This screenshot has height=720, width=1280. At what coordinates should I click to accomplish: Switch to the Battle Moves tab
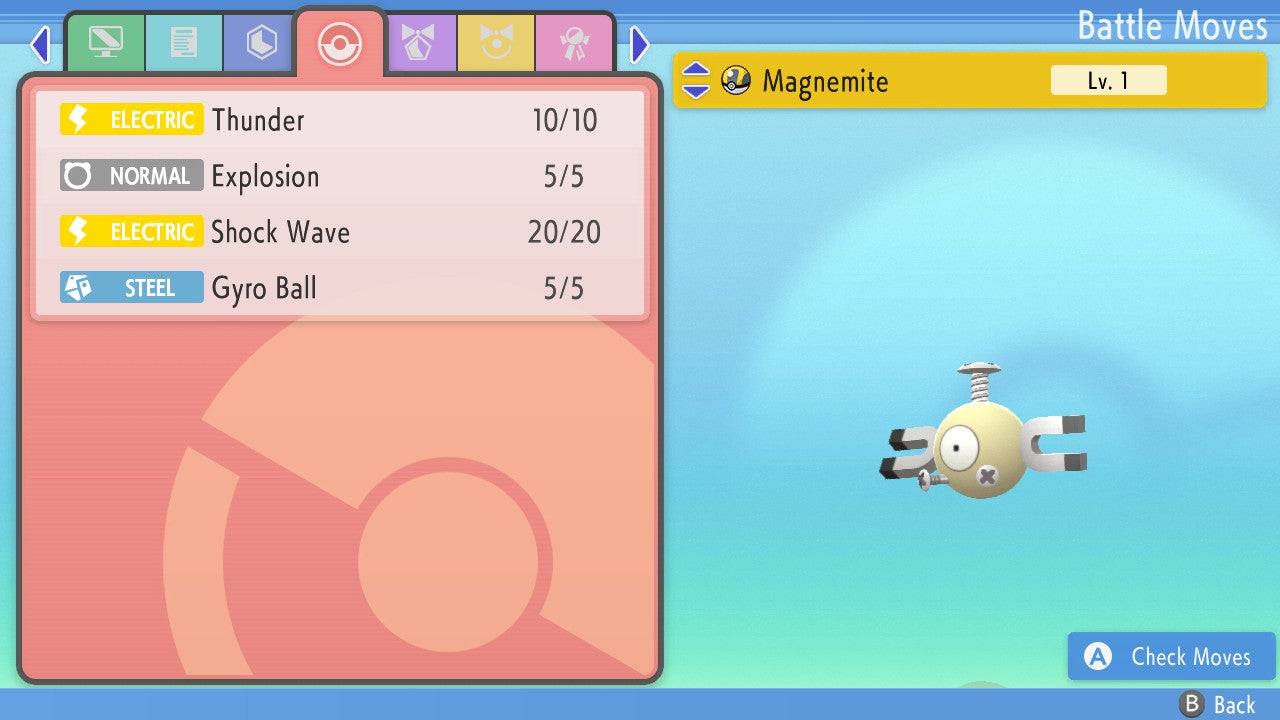[x=340, y=43]
